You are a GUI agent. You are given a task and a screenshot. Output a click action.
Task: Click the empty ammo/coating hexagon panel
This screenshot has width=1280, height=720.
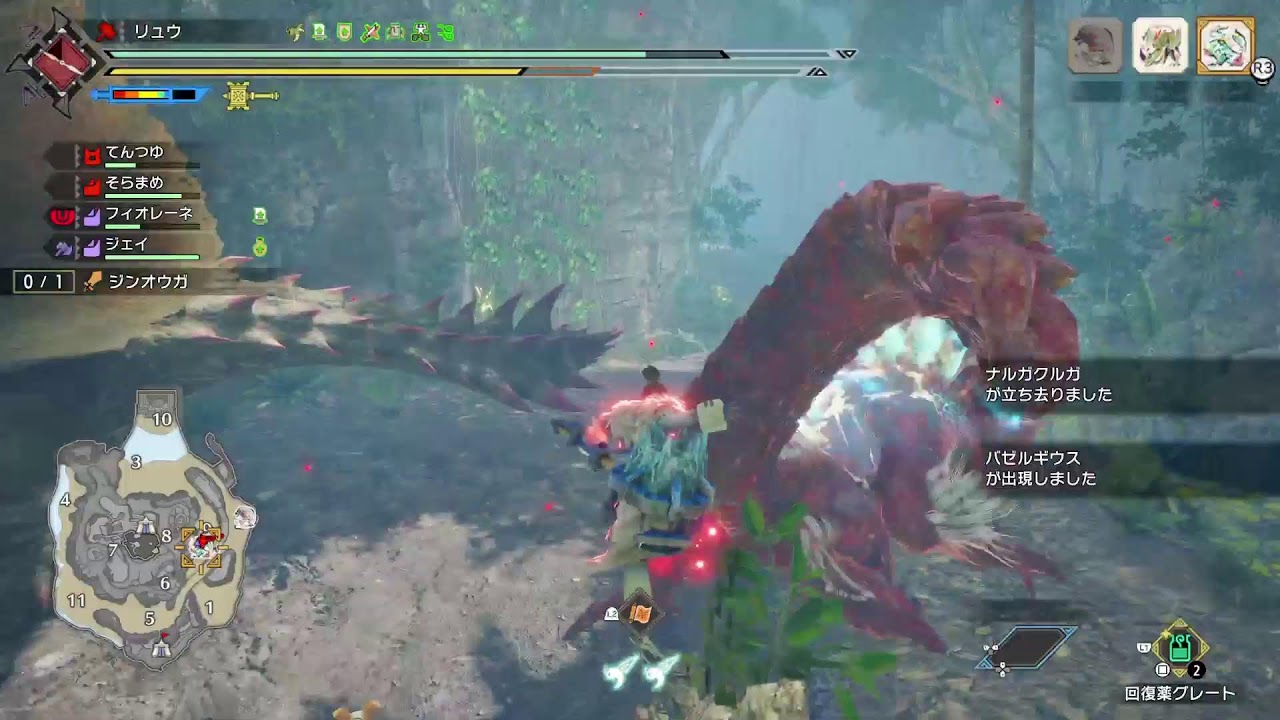(1030, 648)
